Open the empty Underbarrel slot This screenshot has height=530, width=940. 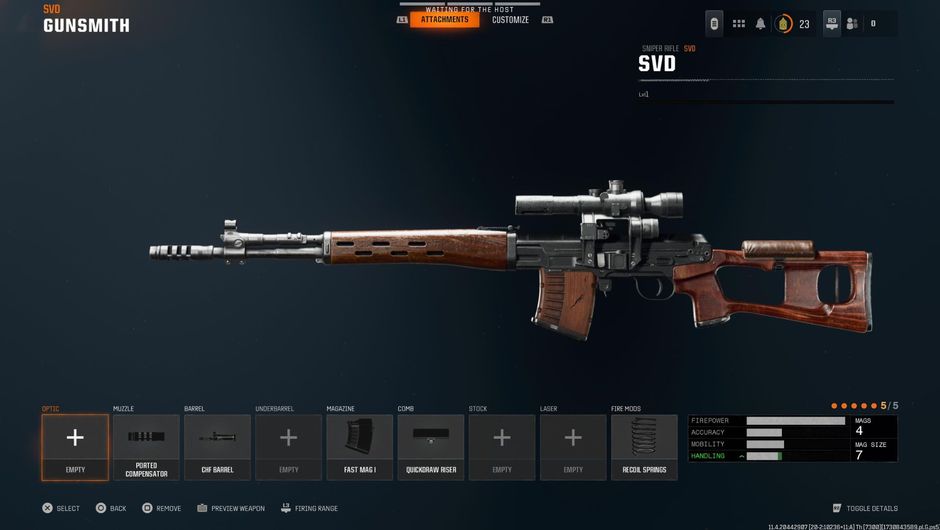pyautogui.click(x=288, y=447)
